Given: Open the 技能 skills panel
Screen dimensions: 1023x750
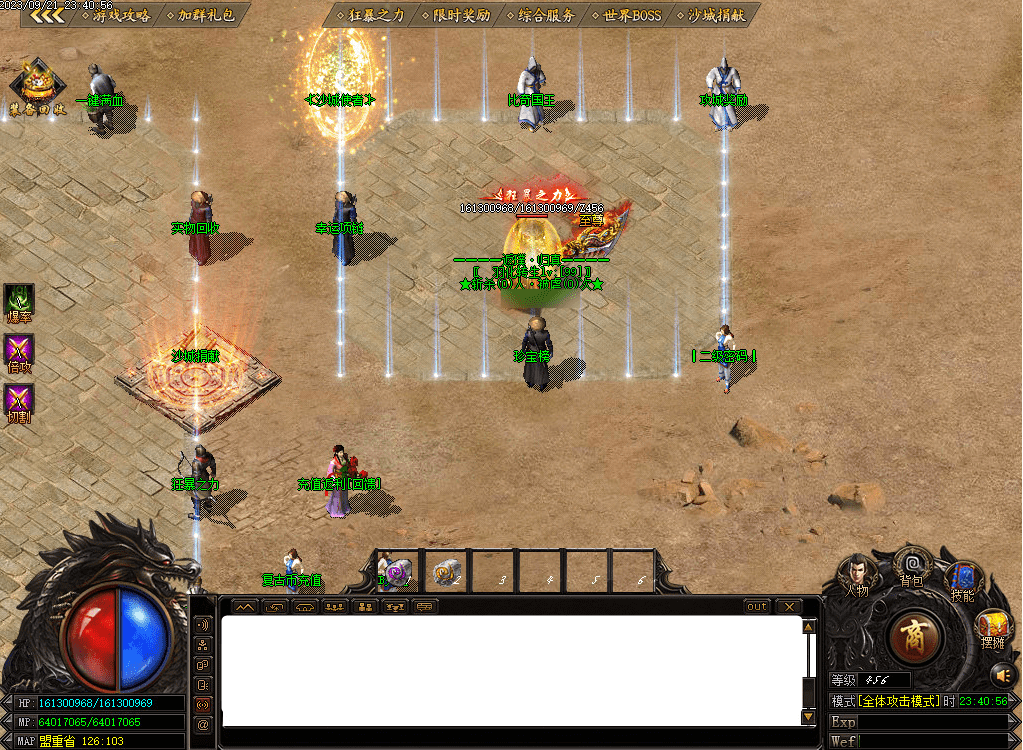Looking at the screenshot, I should coord(962,580).
